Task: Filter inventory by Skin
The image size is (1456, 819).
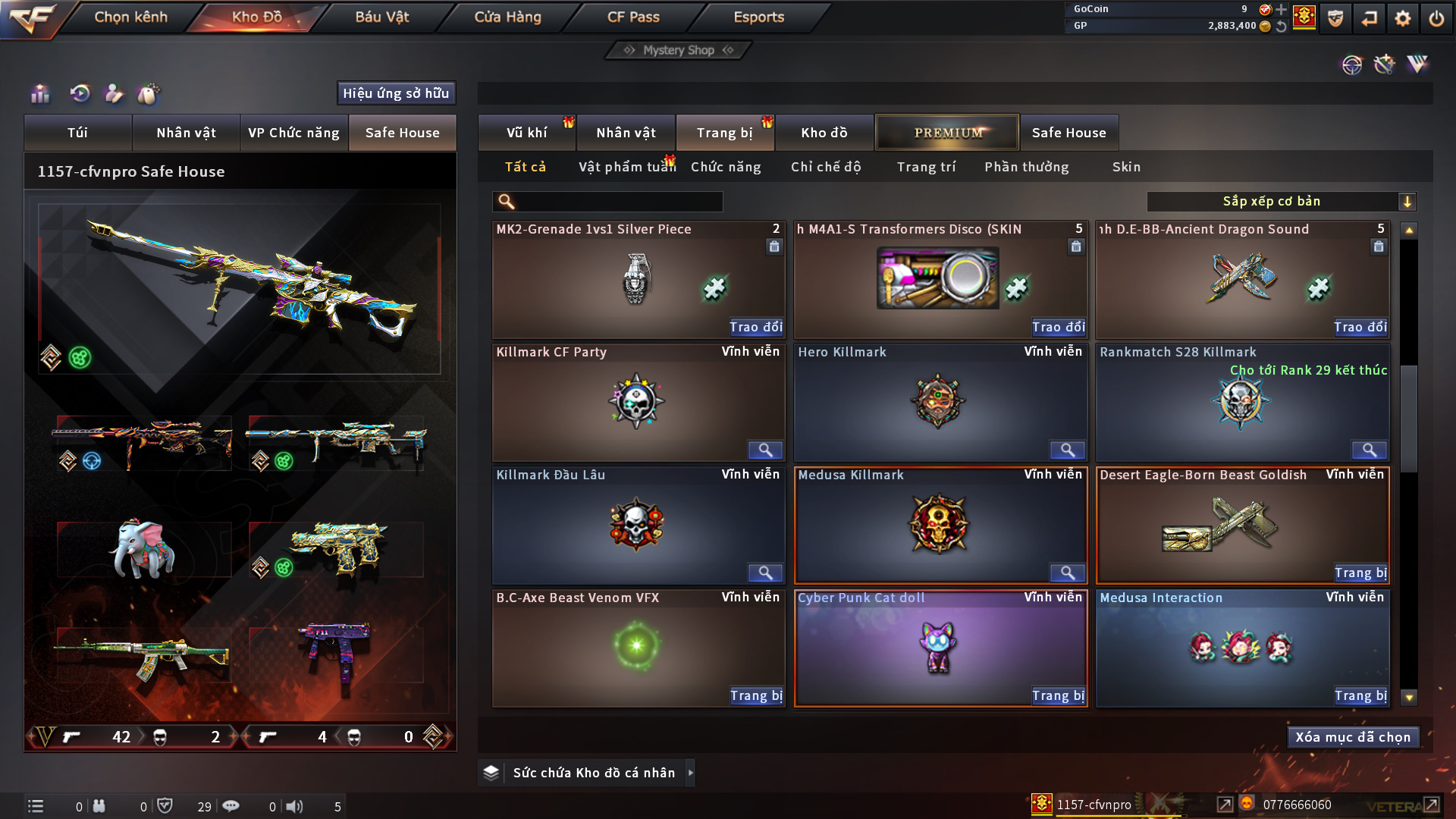Action: pos(1126,167)
